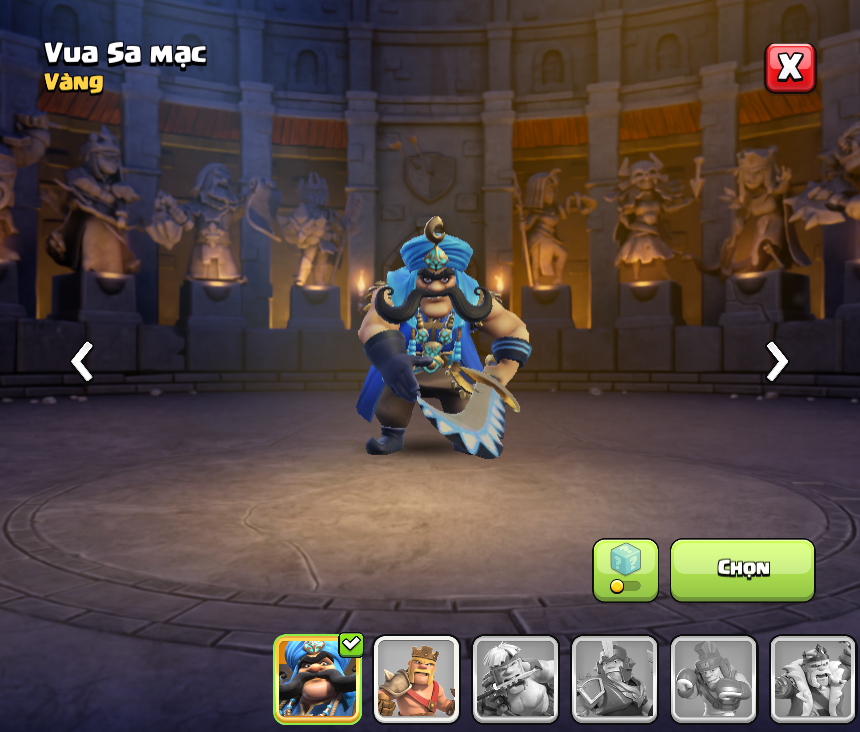
Task: Choose the locked boxer skin with gloves
Action: [x=713, y=679]
